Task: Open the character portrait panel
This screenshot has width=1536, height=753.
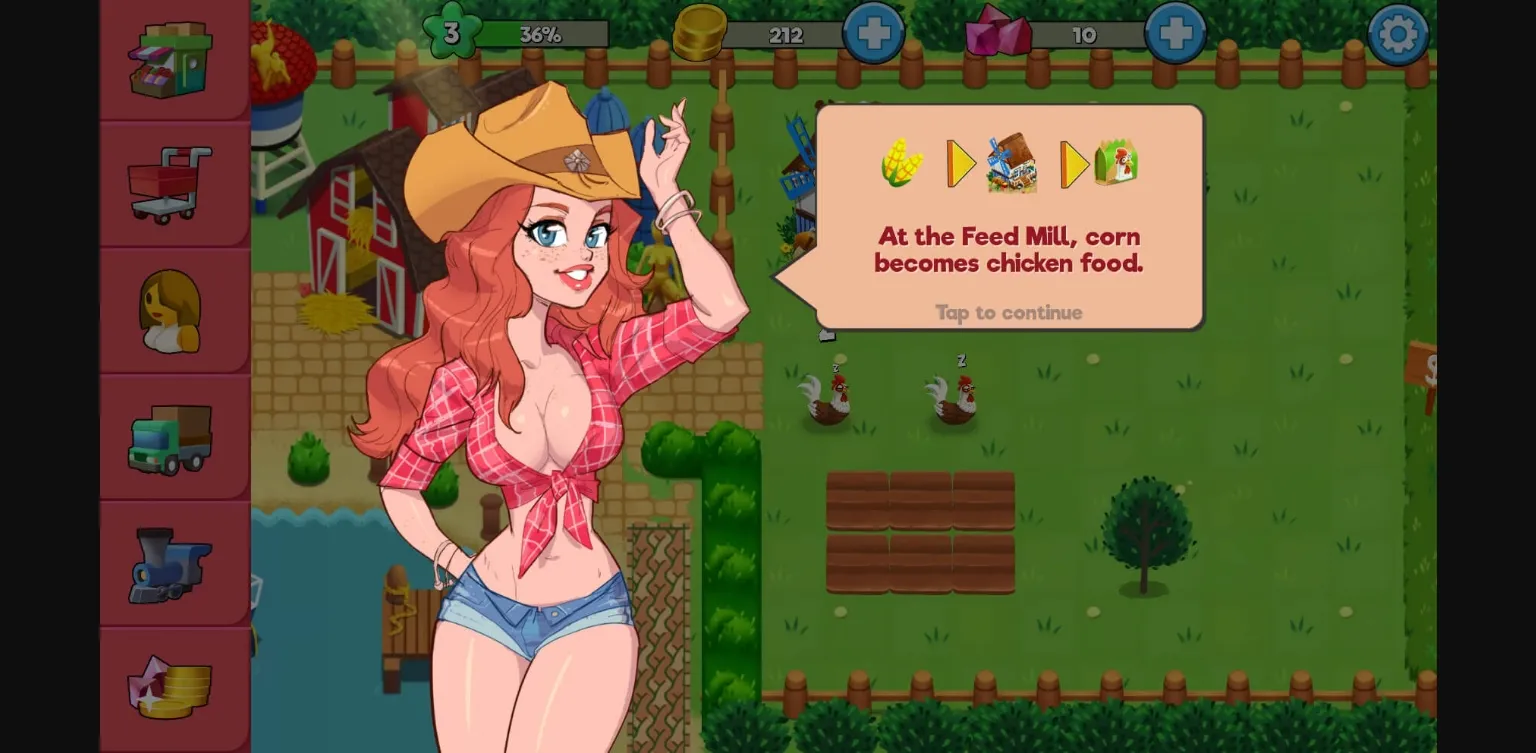Action: click(170, 312)
